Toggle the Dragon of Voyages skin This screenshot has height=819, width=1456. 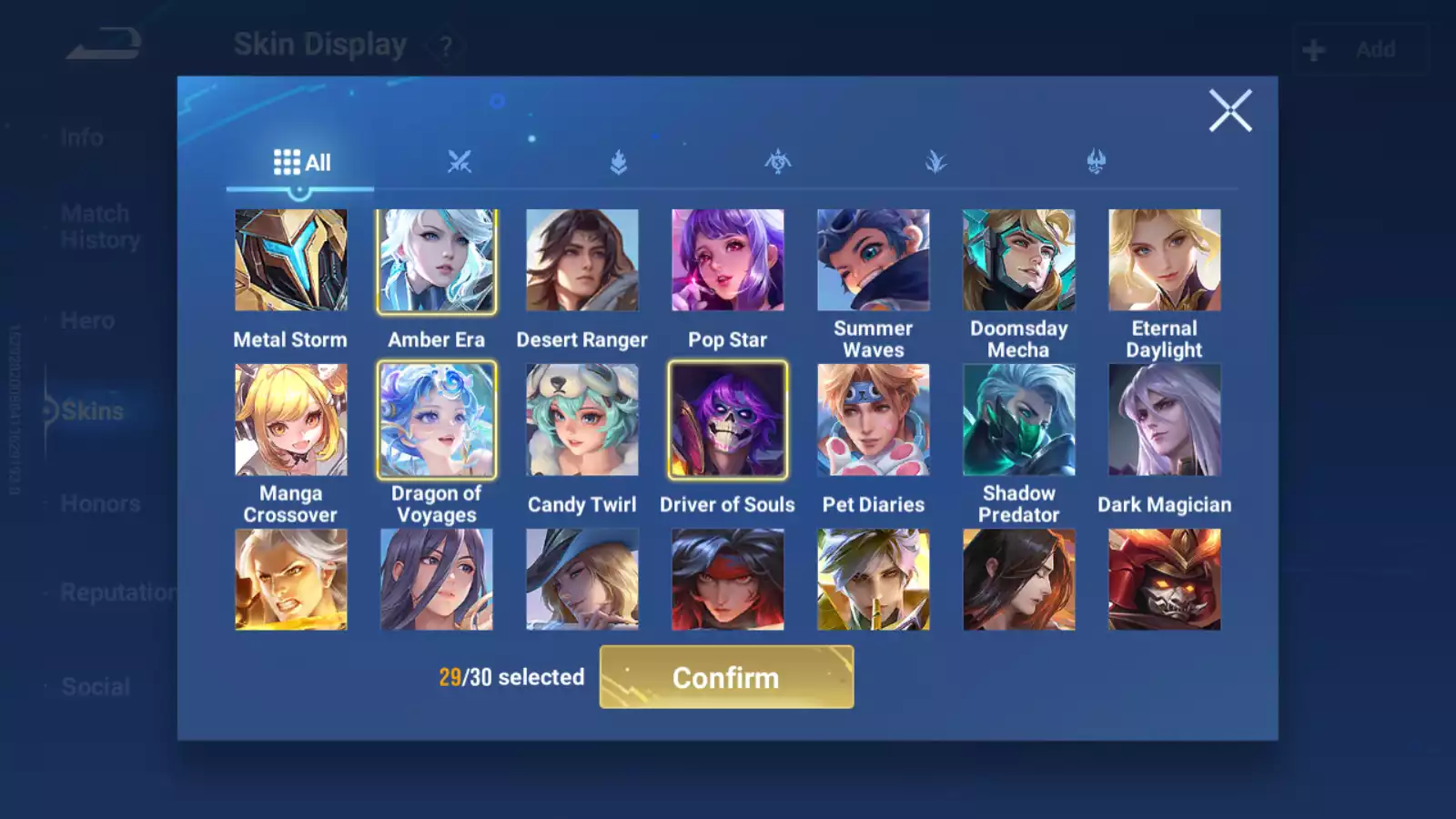click(437, 420)
